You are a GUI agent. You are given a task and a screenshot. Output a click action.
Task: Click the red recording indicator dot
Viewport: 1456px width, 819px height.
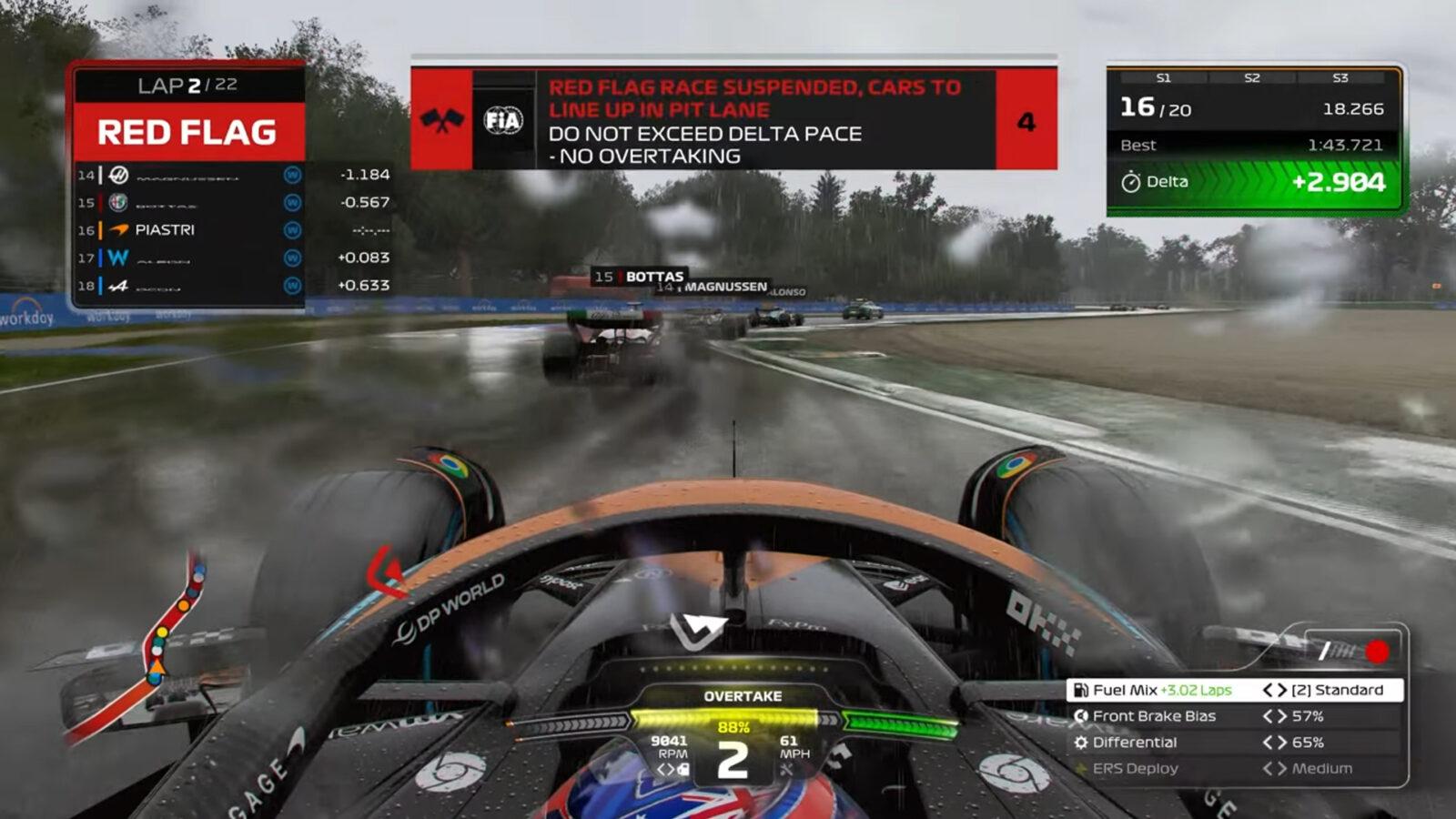click(1376, 652)
